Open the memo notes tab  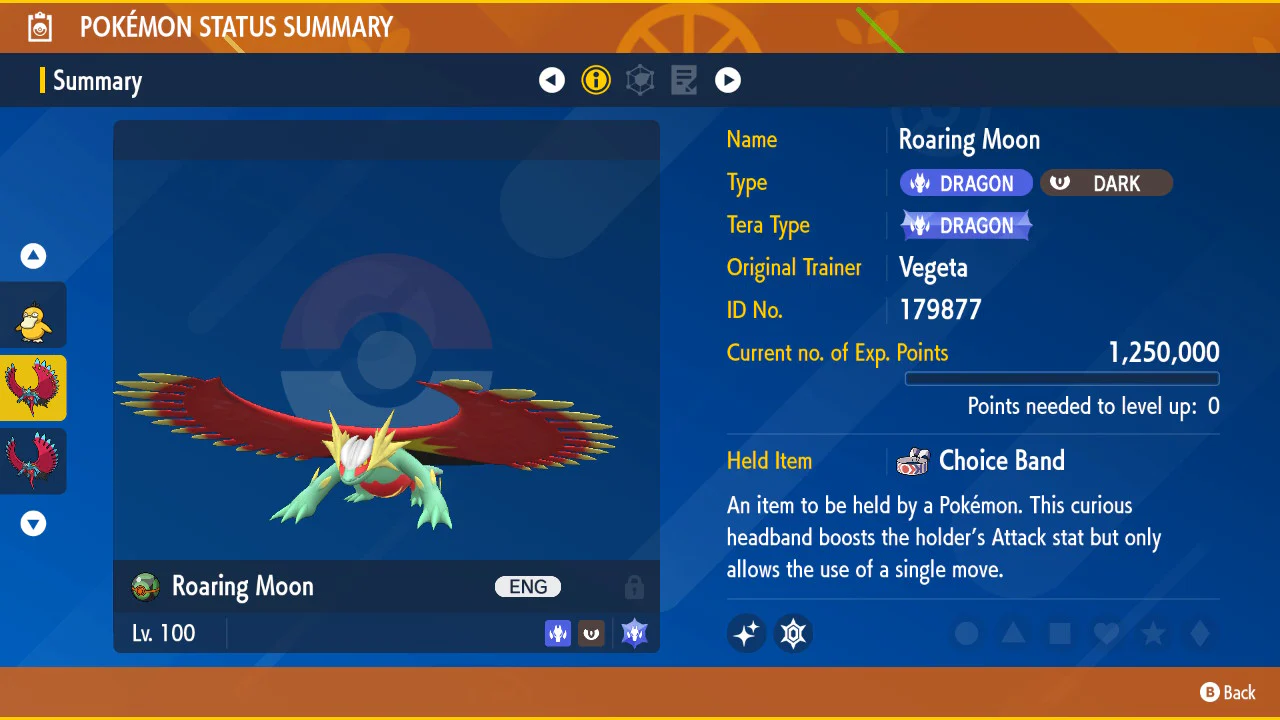point(684,80)
